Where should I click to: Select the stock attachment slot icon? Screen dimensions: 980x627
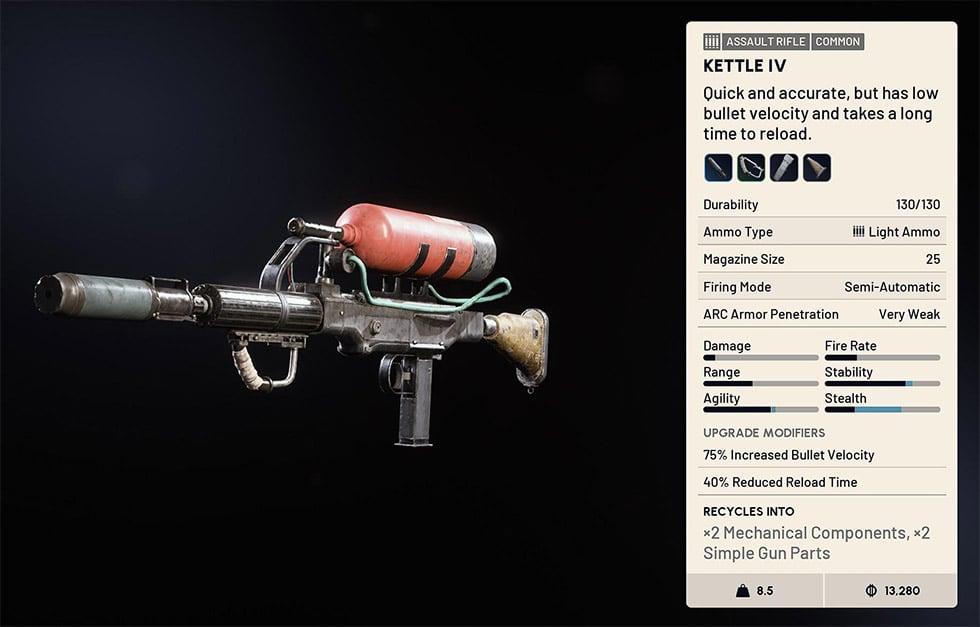[817, 167]
